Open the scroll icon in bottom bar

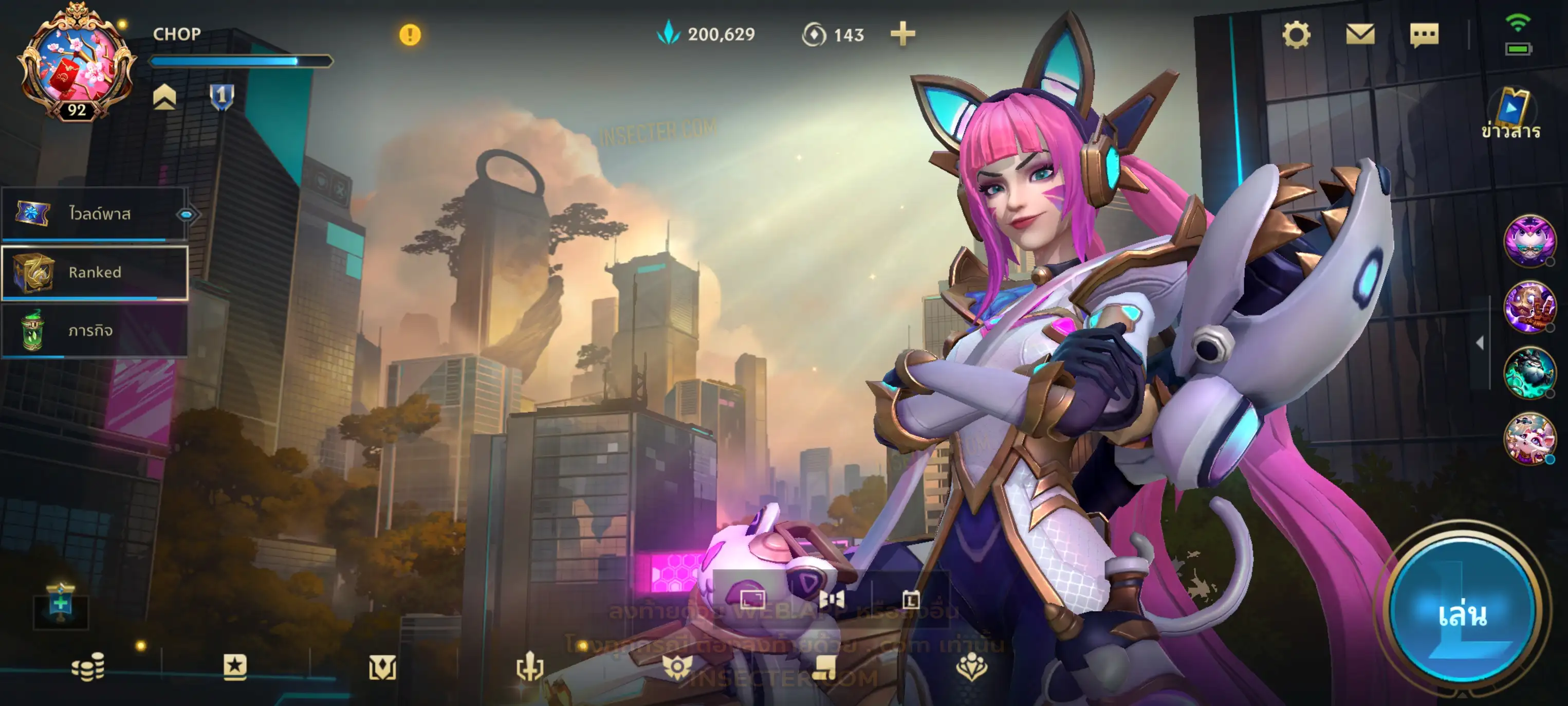(x=825, y=668)
